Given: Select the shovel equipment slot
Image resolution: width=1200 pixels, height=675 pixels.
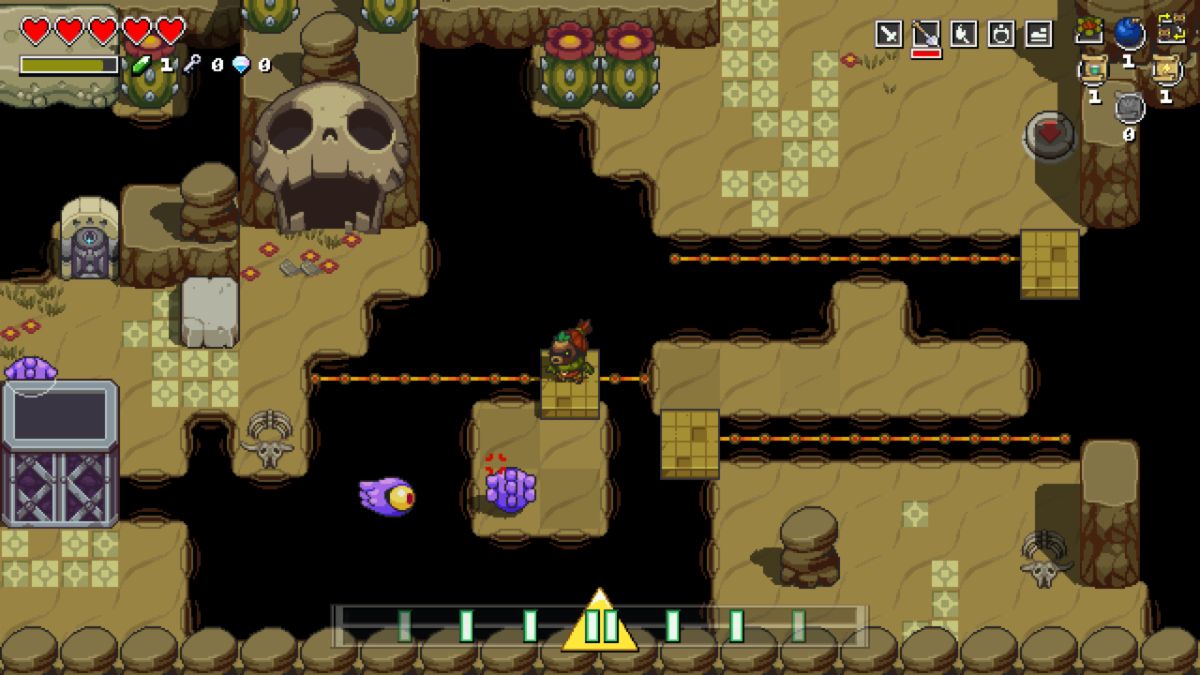Looking at the screenshot, I should coord(926,34).
